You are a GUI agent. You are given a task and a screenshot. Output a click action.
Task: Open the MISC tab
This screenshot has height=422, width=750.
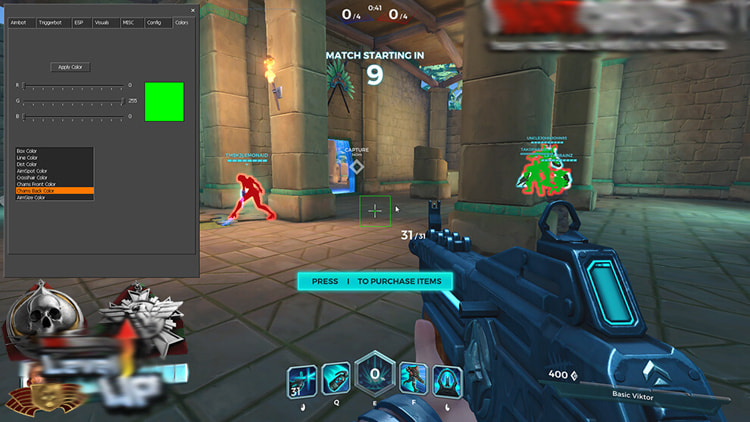click(129, 21)
